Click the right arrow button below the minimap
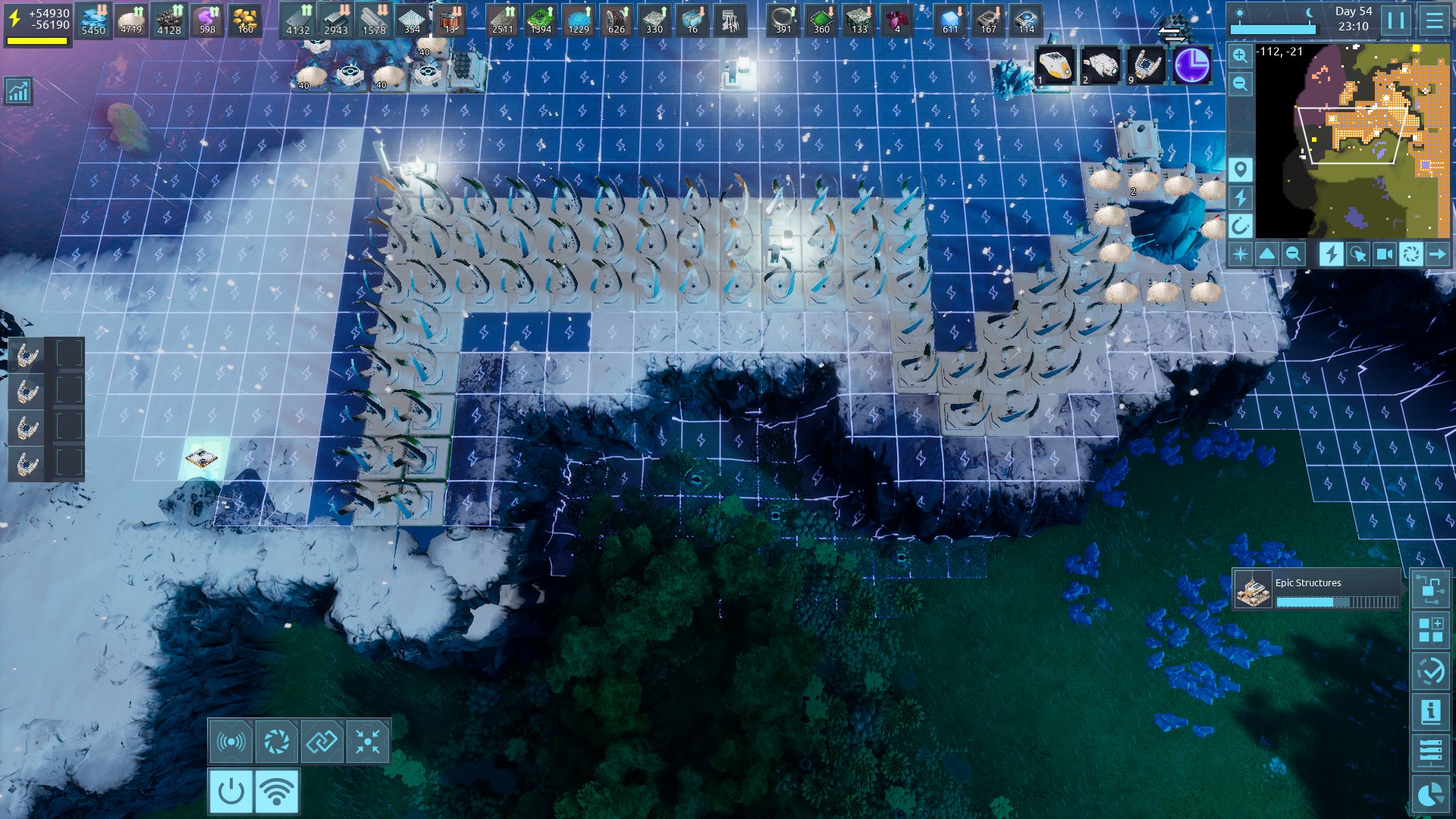The width and height of the screenshot is (1456, 819). pyautogui.click(x=1437, y=254)
